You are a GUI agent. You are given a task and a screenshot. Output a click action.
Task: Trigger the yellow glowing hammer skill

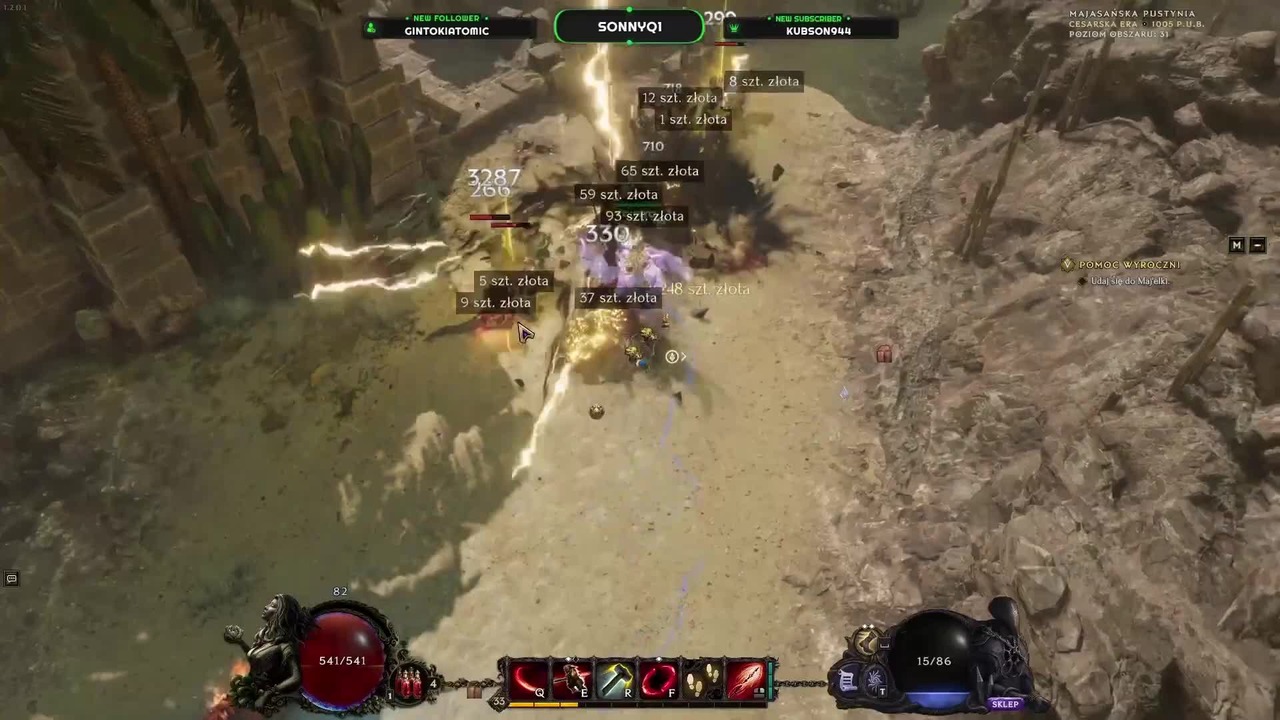point(615,680)
